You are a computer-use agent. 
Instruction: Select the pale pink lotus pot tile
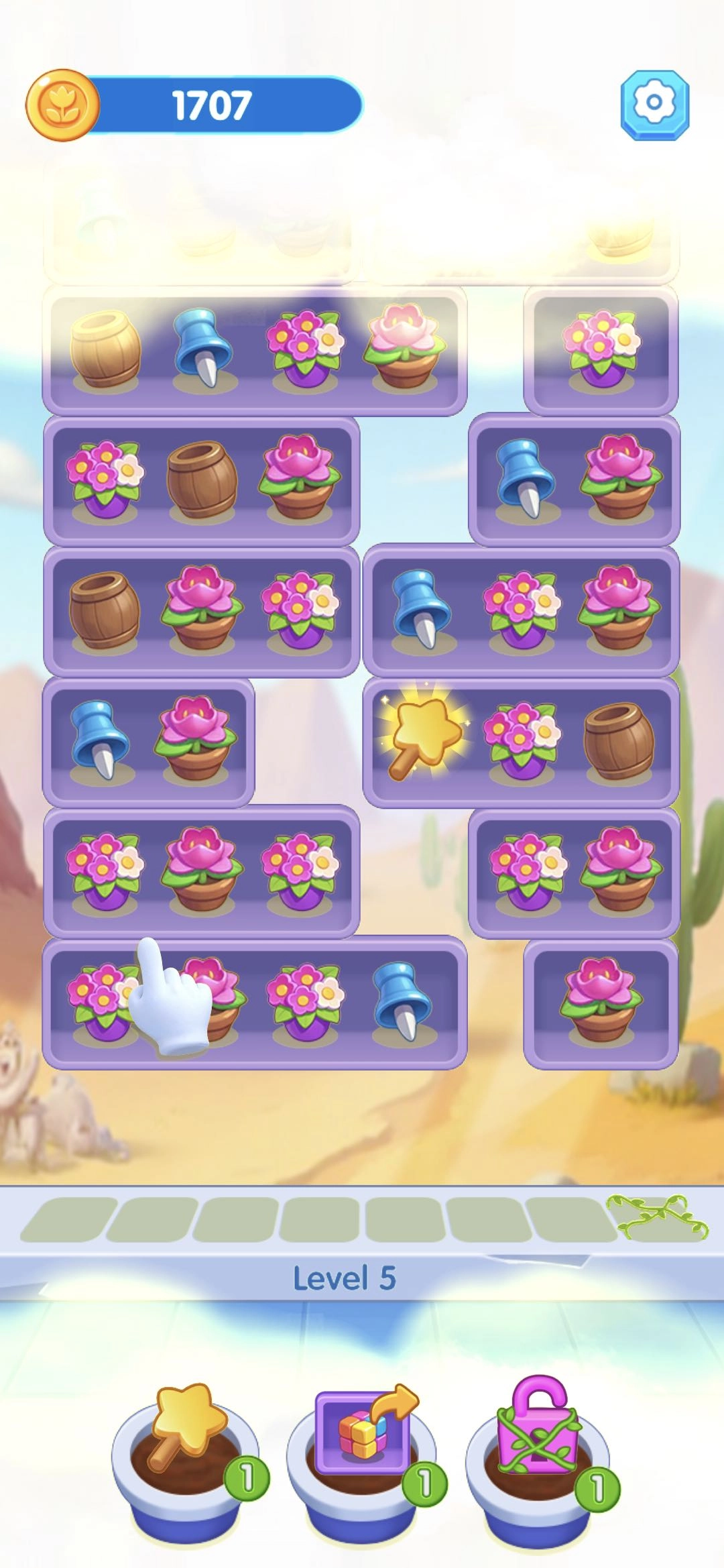tap(404, 347)
